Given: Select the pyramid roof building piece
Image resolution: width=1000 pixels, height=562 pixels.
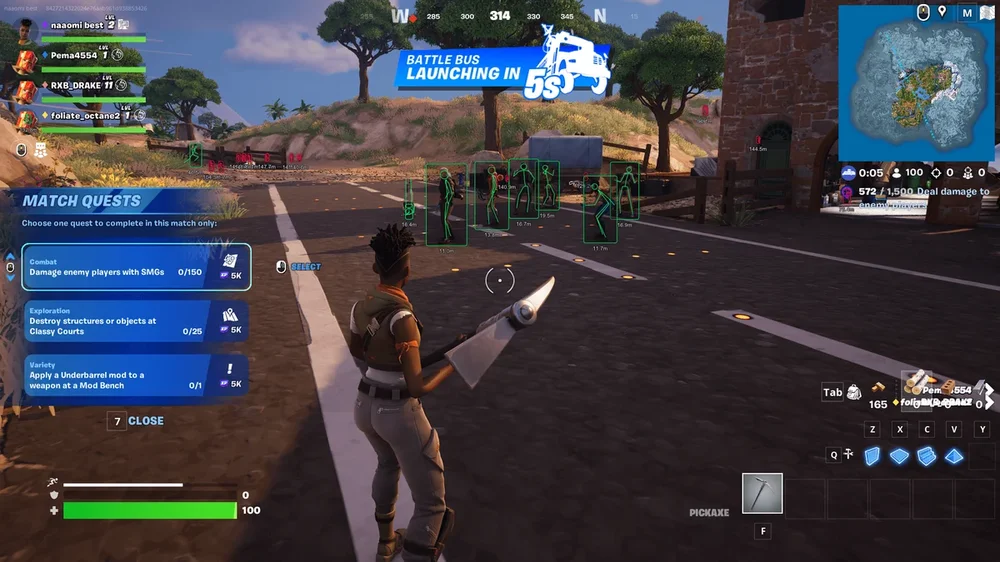Looking at the screenshot, I should tap(954, 455).
